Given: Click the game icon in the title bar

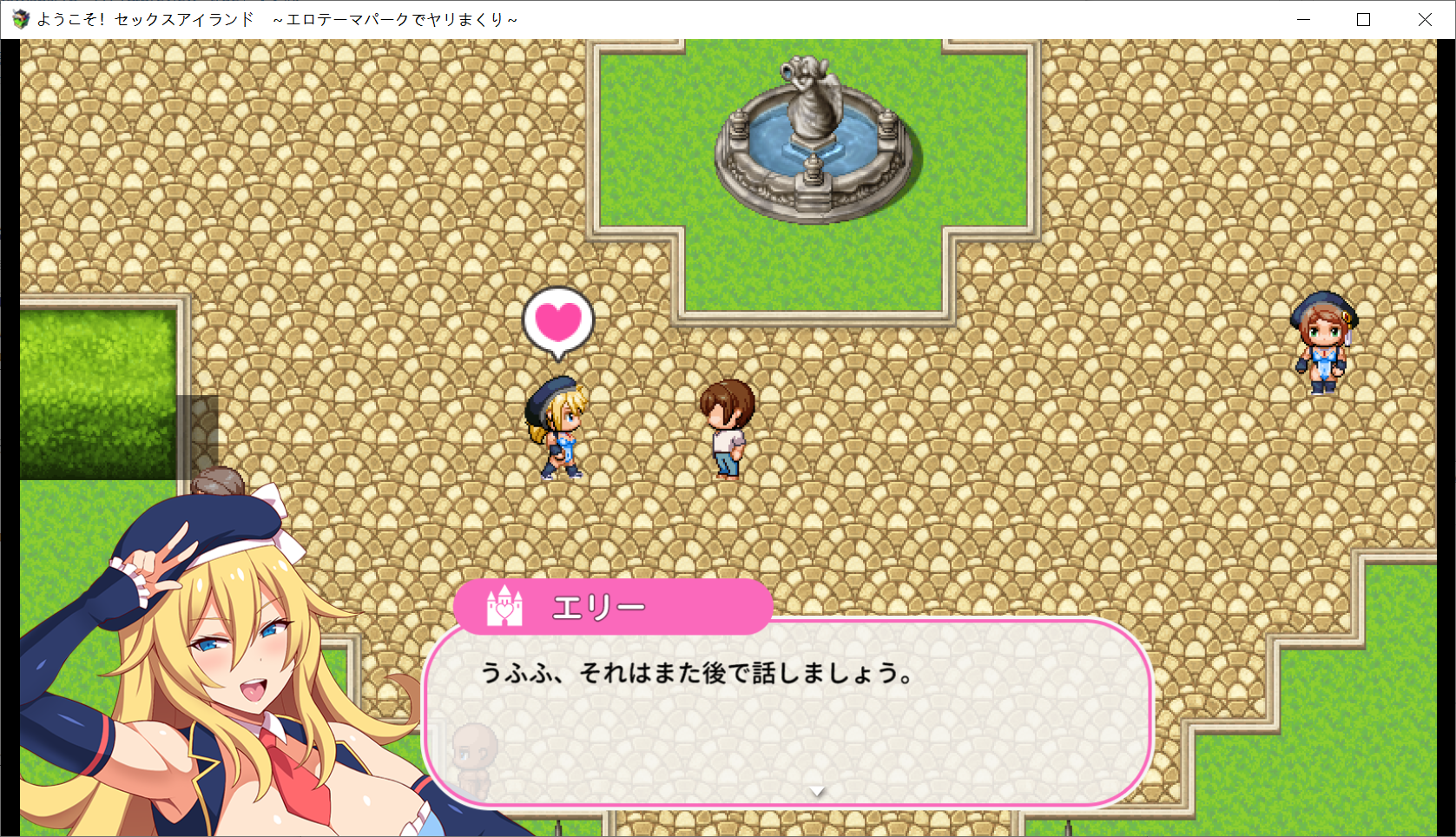Looking at the screenshot, I should (19, 17).
